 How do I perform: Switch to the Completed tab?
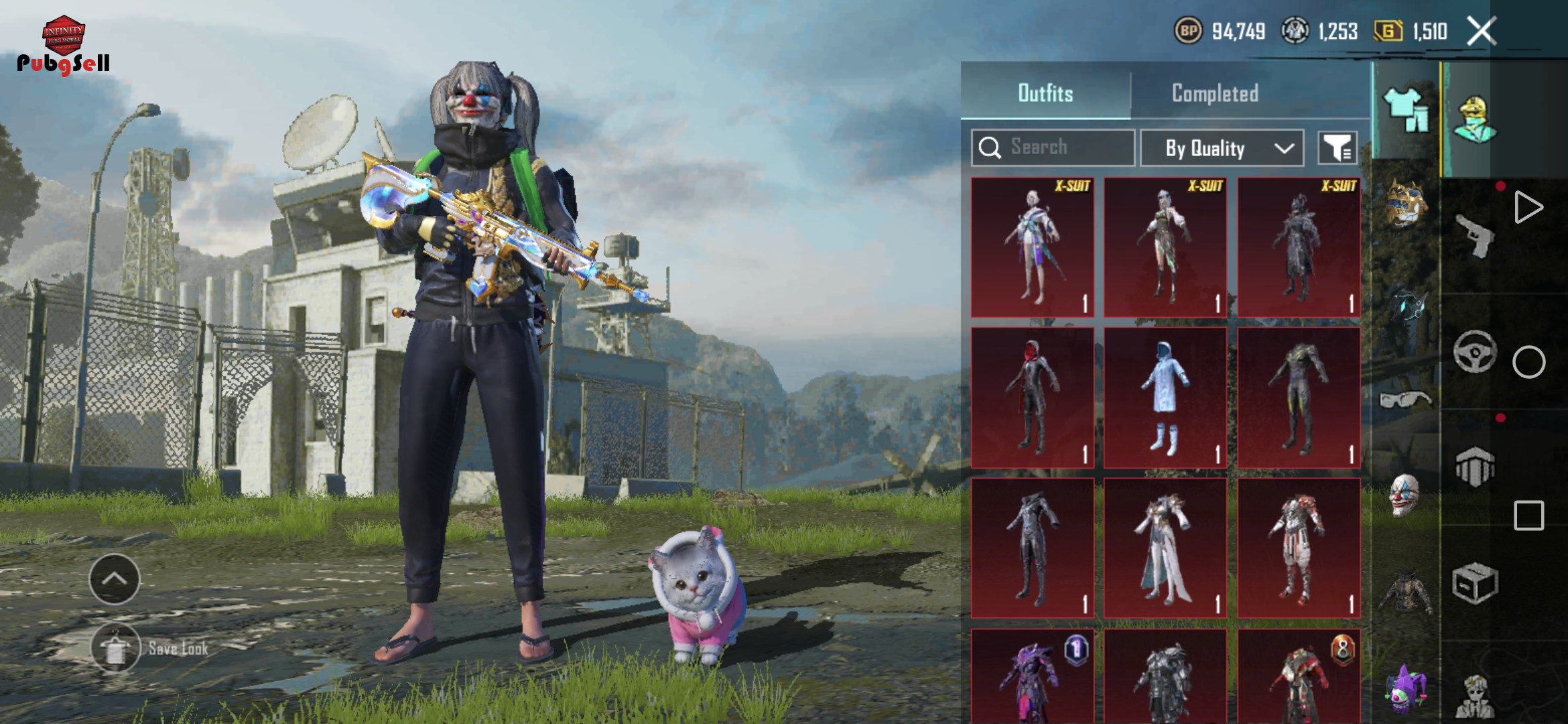1214,93
